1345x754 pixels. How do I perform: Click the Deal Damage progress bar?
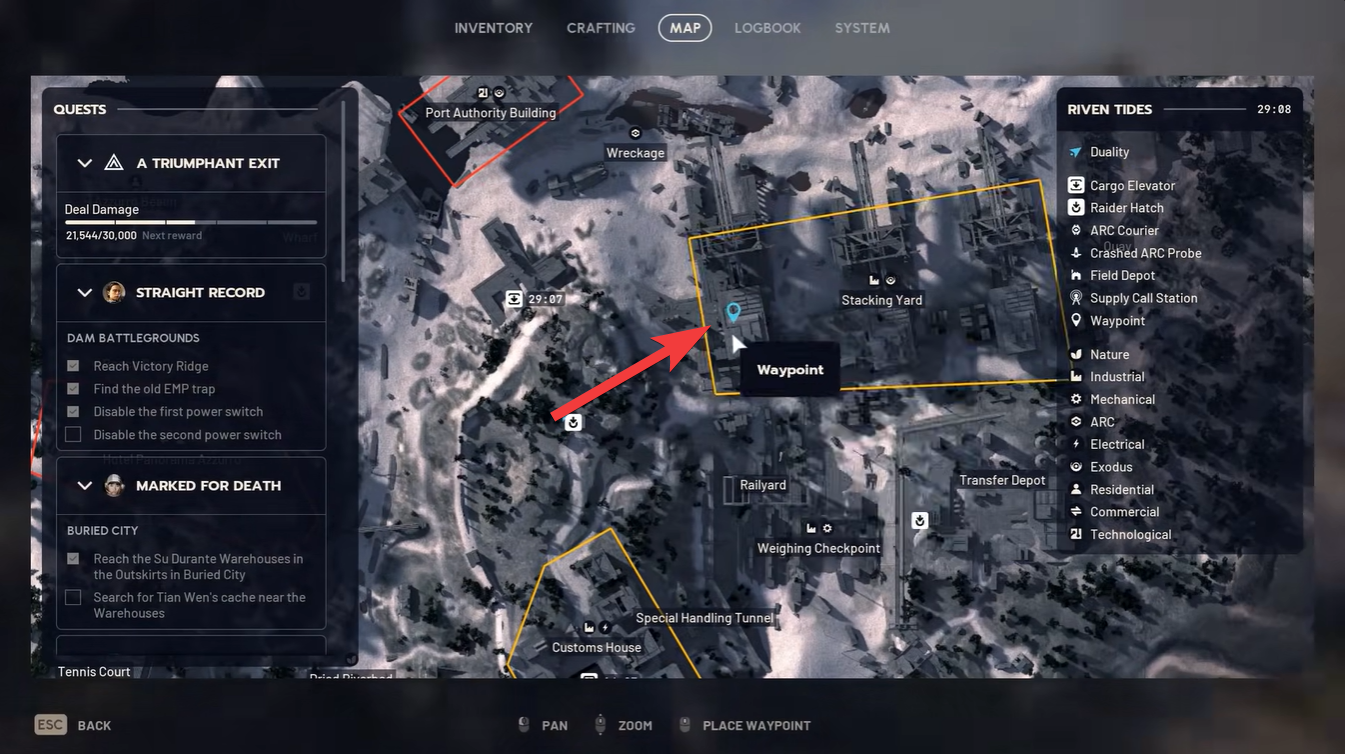click(x=191, y=222)
